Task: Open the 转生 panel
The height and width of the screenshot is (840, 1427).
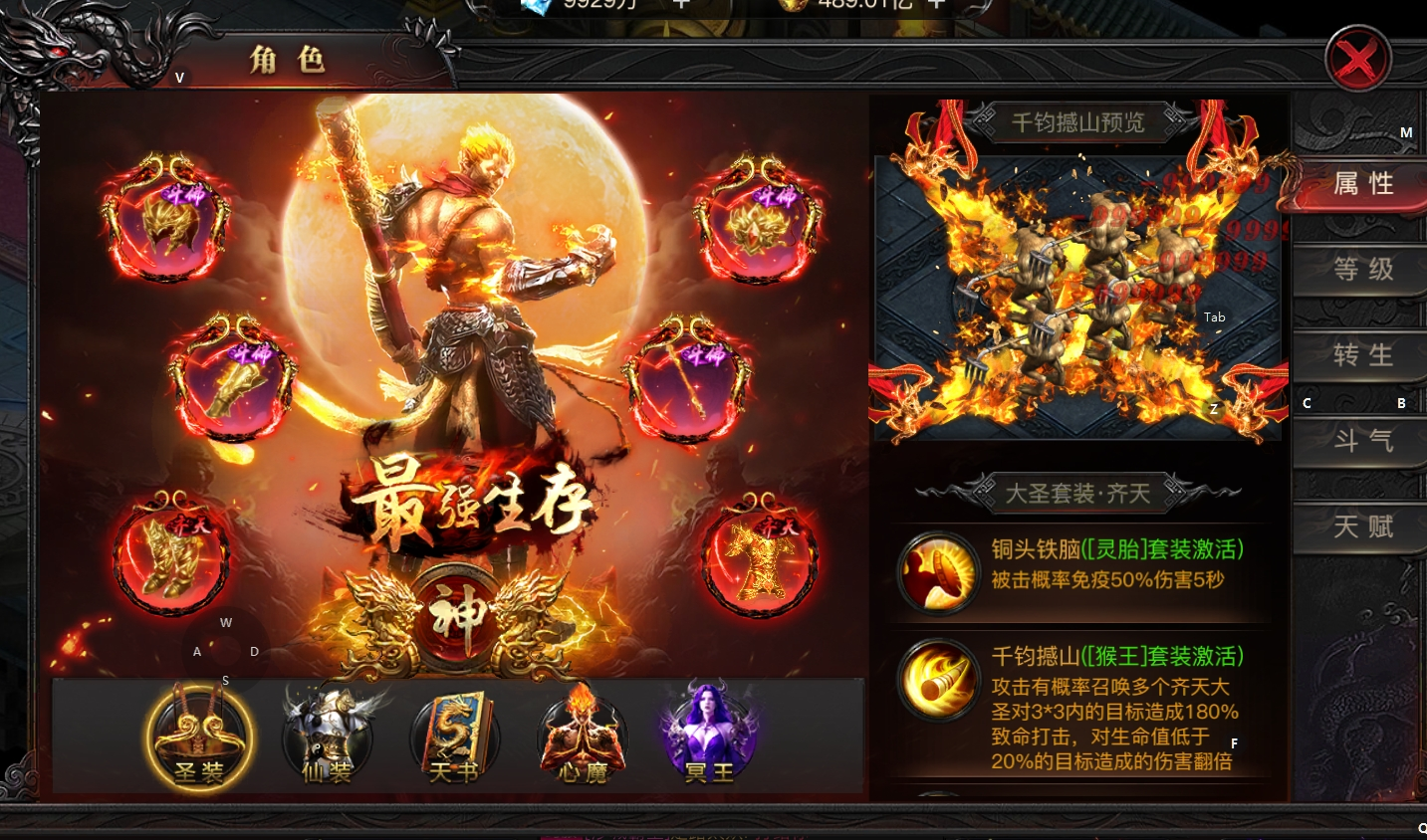Action: click(x=1360, y=355)
